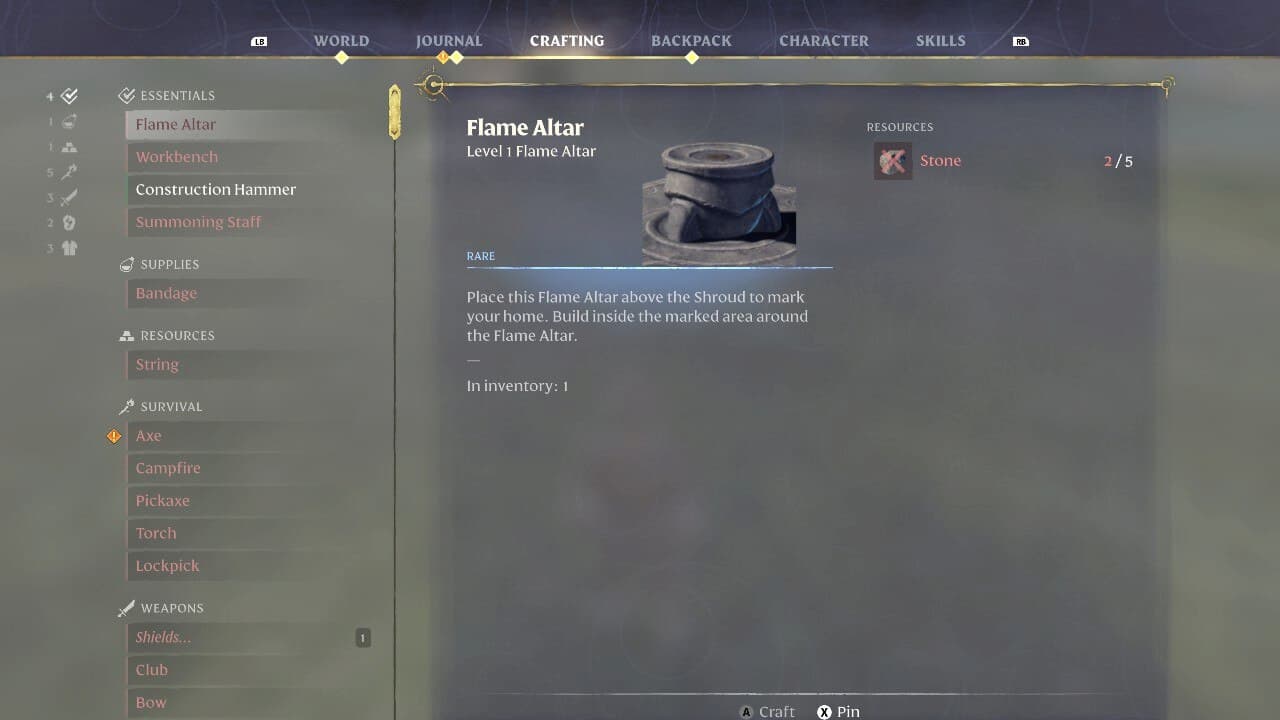
Task: Select the Essentials category icon in sidebar
Action: (67, 95)
